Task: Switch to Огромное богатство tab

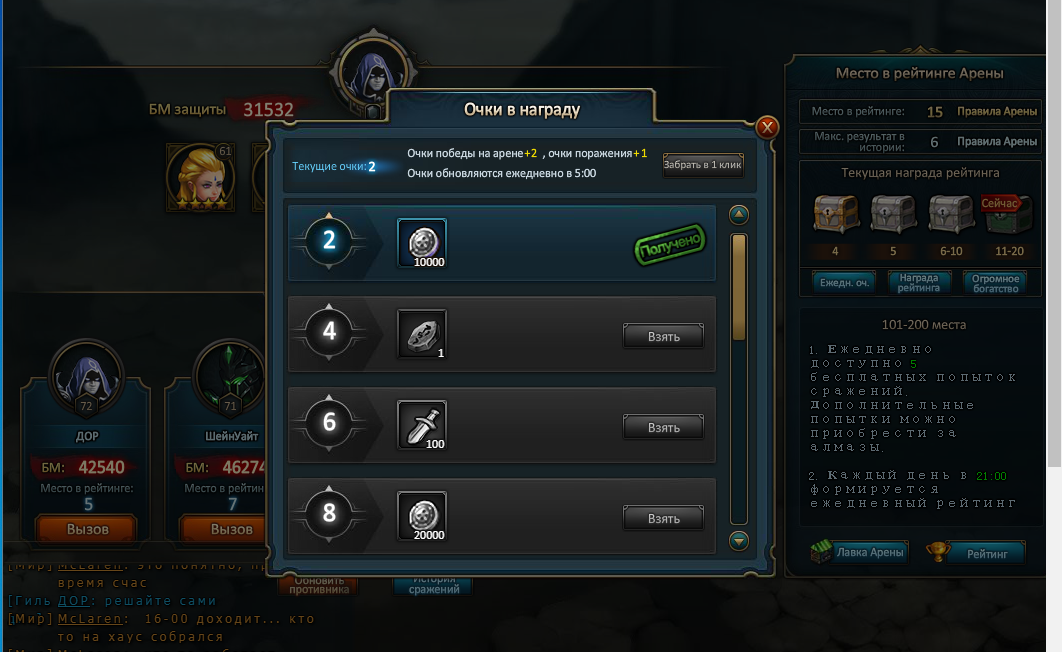Action: [995, 282]
